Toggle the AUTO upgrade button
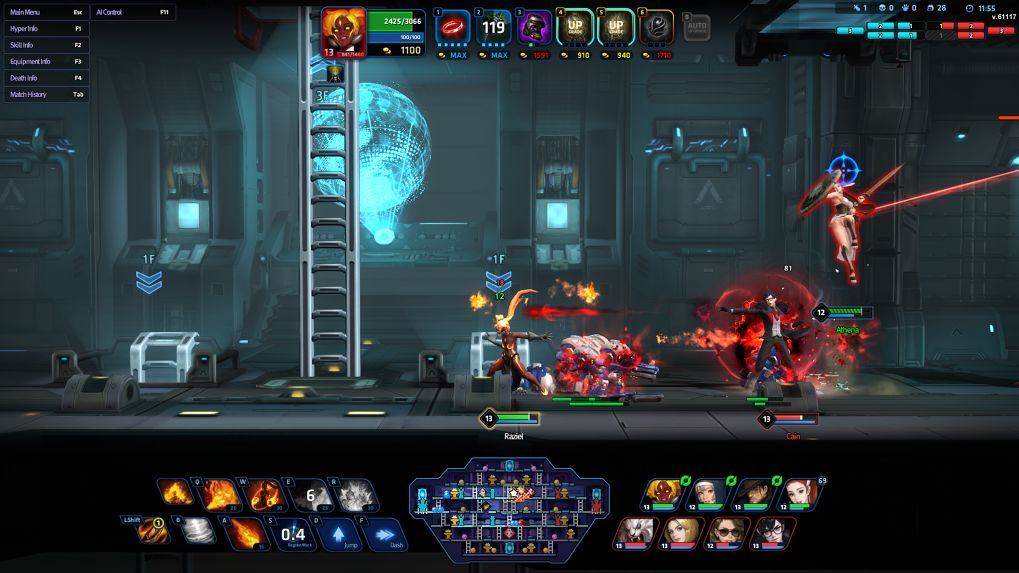Screen dimensions: 1019x573 point(697,27)
